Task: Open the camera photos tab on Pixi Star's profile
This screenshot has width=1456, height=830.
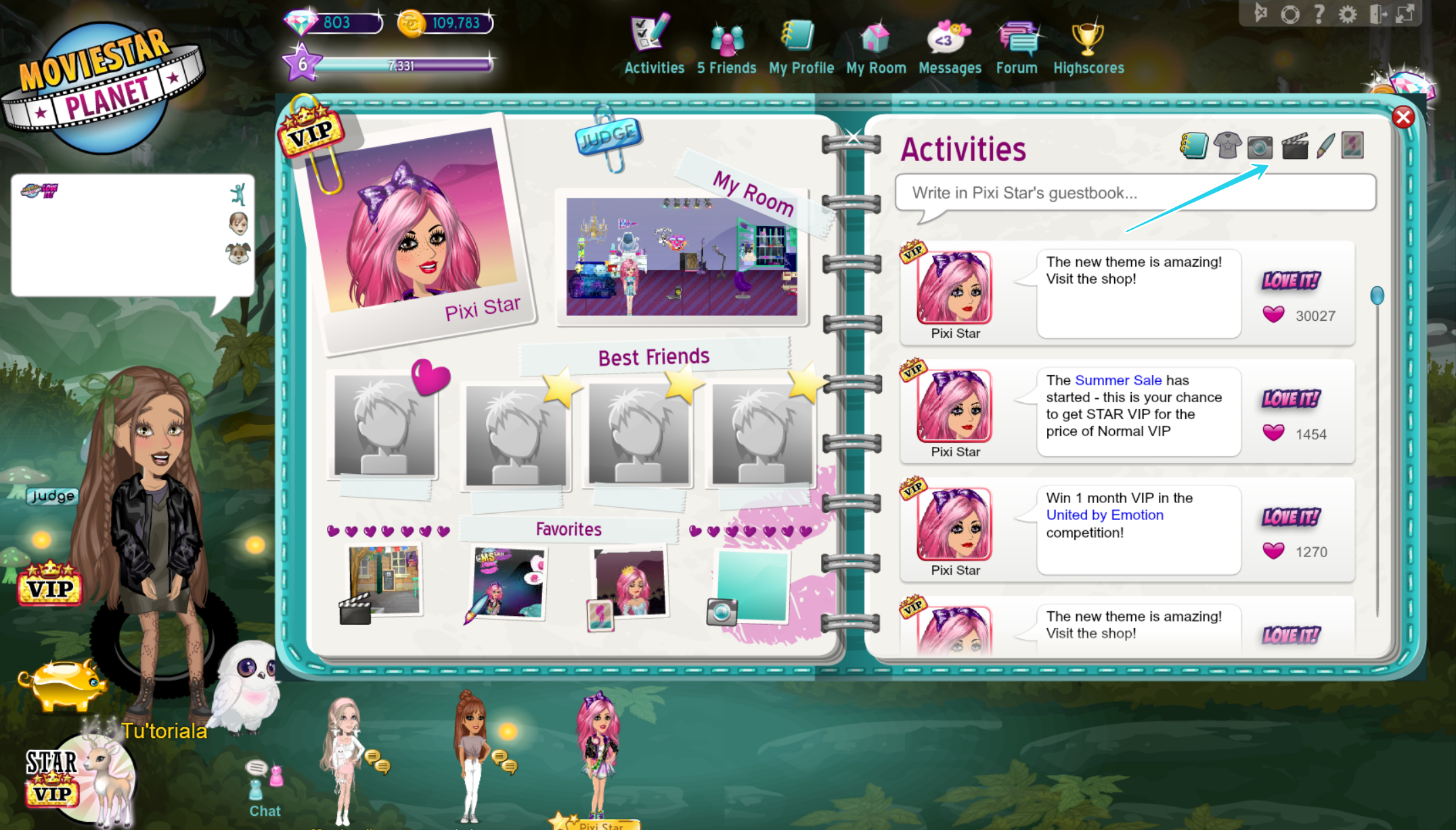Action: point(1259,146)
